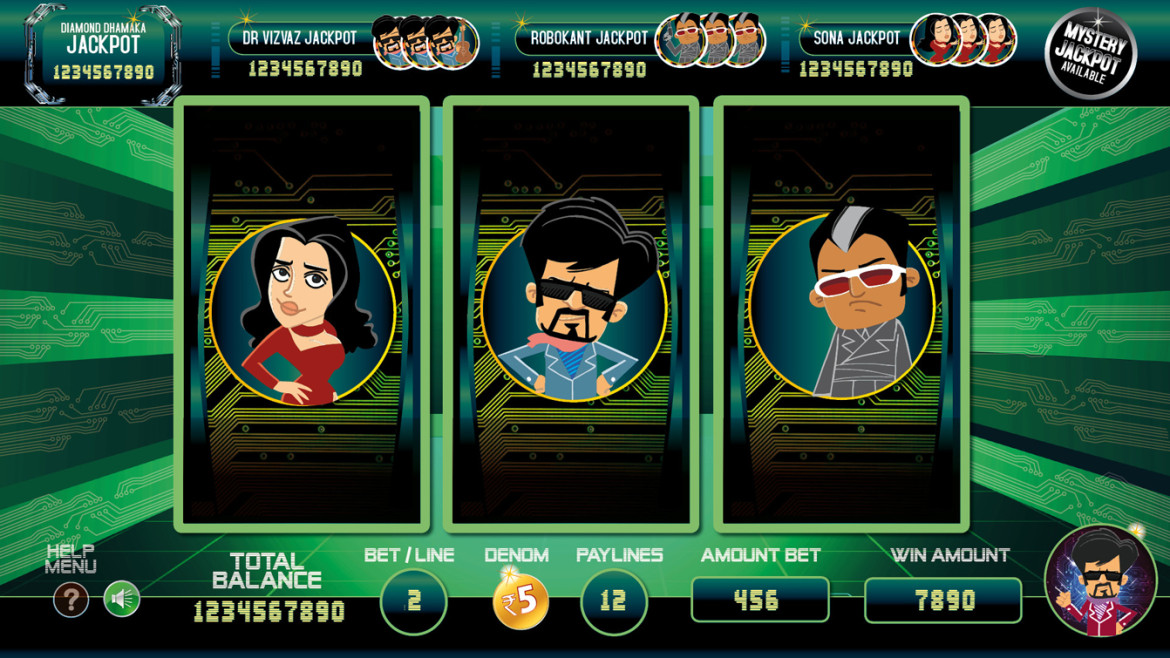Adjust the Paylines 12 button
Screen dimensions: 1170x658
pos(613,601)
